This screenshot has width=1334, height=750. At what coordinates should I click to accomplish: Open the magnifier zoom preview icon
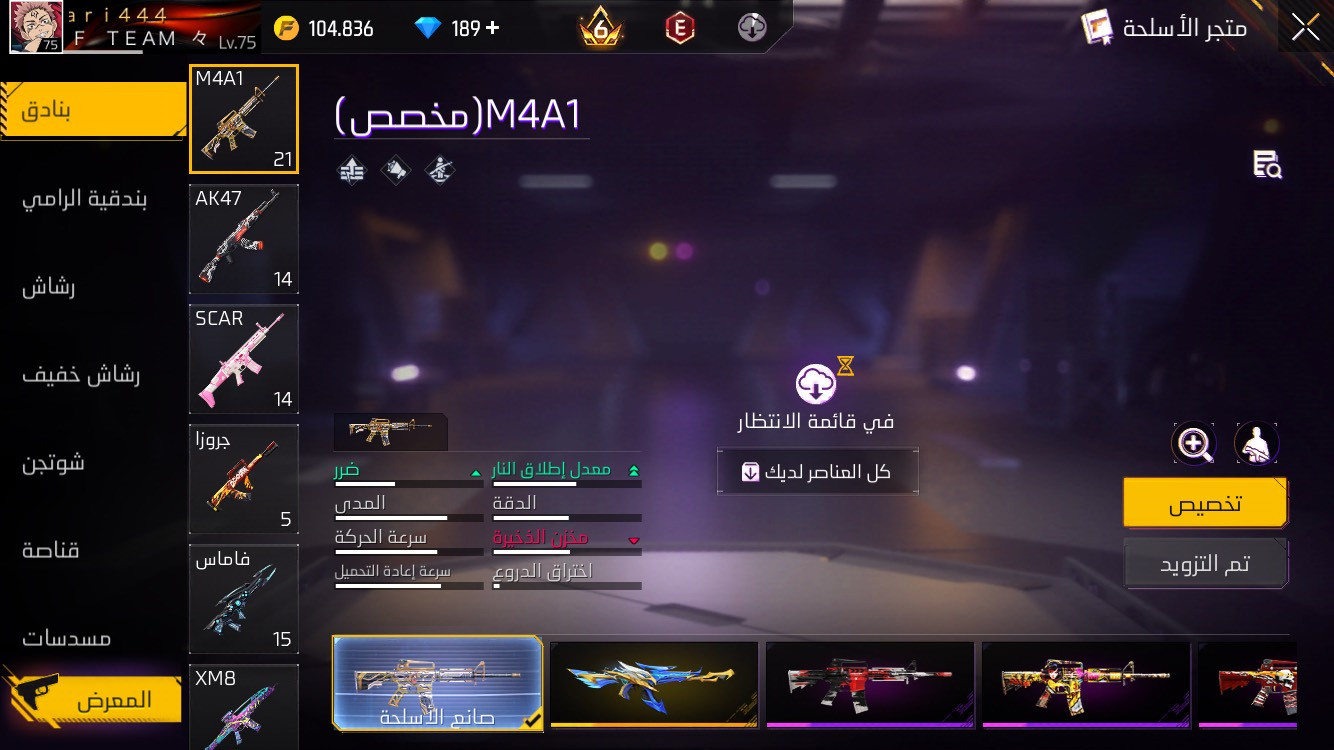[1193, 443]
